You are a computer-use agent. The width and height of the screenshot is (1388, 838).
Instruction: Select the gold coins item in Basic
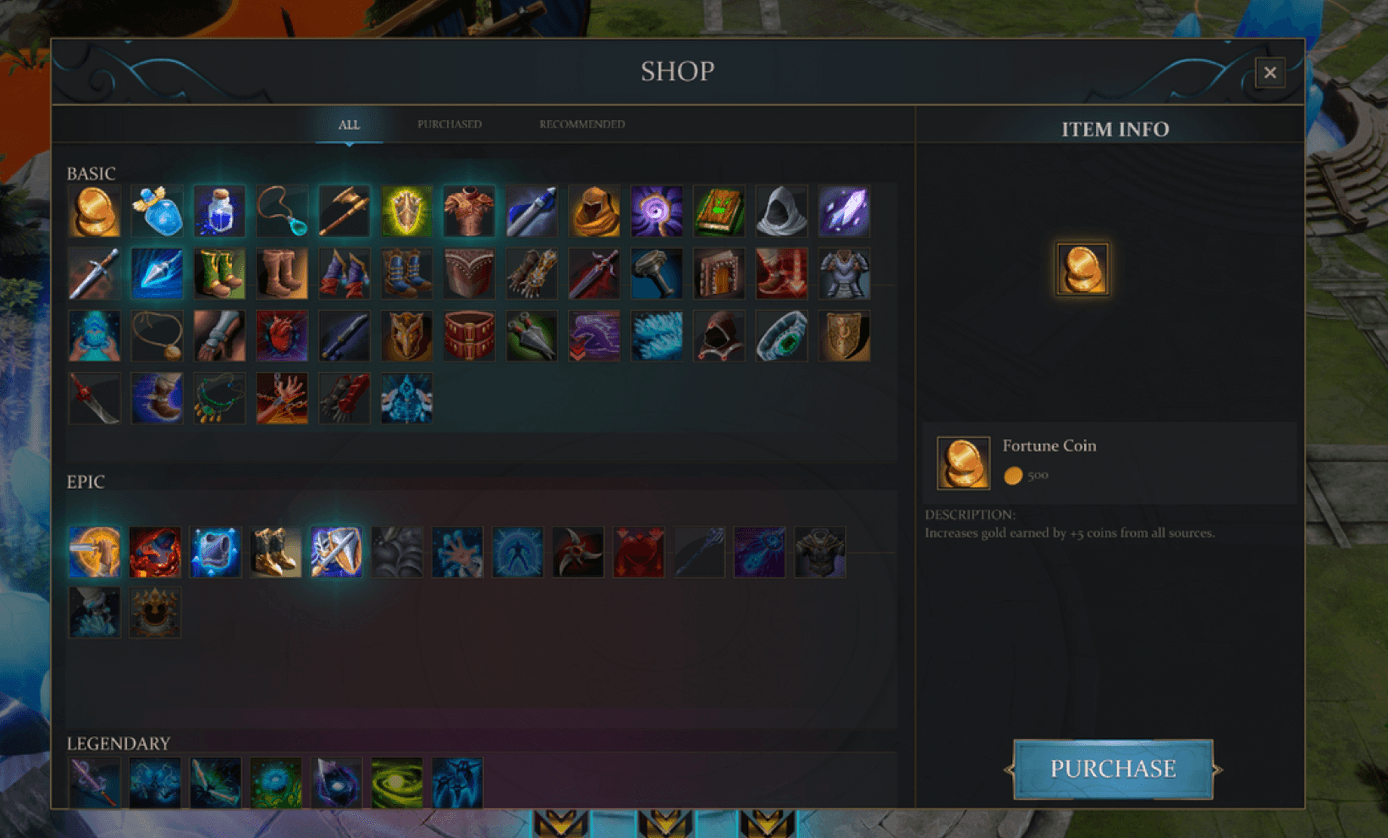click(x=95, y=212)
